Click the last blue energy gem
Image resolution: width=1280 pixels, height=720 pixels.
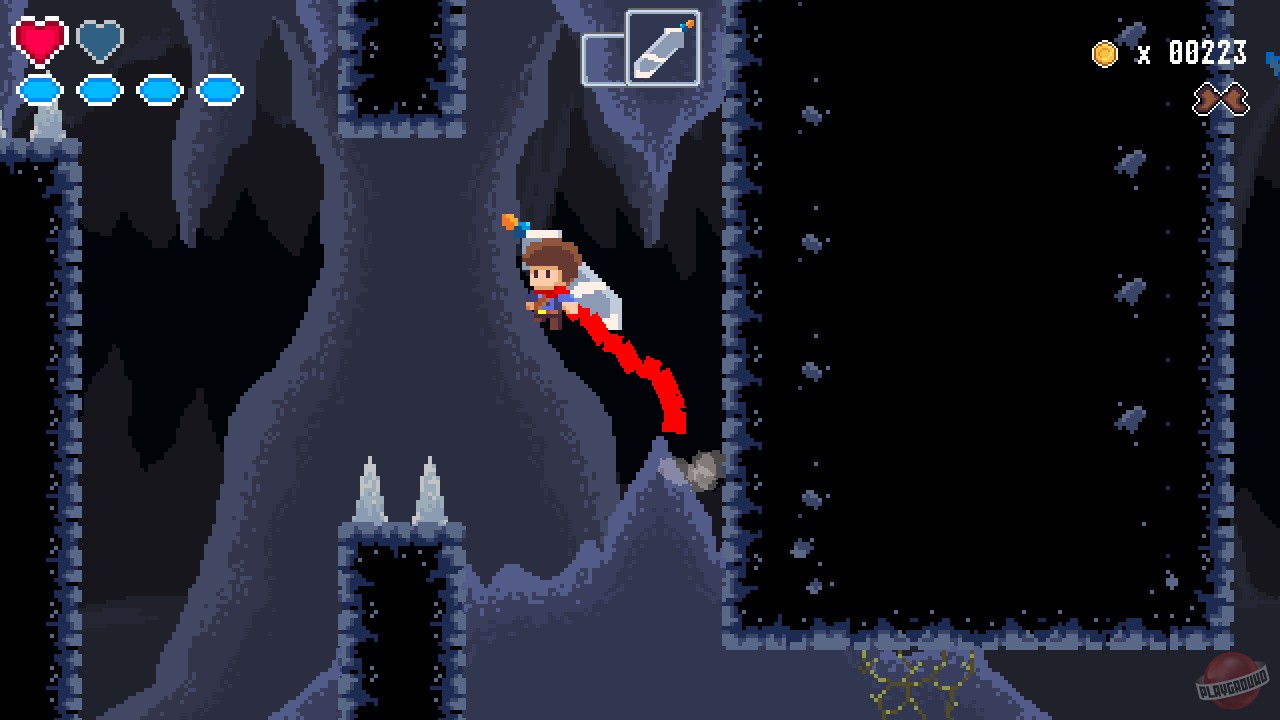pos(220,89)
